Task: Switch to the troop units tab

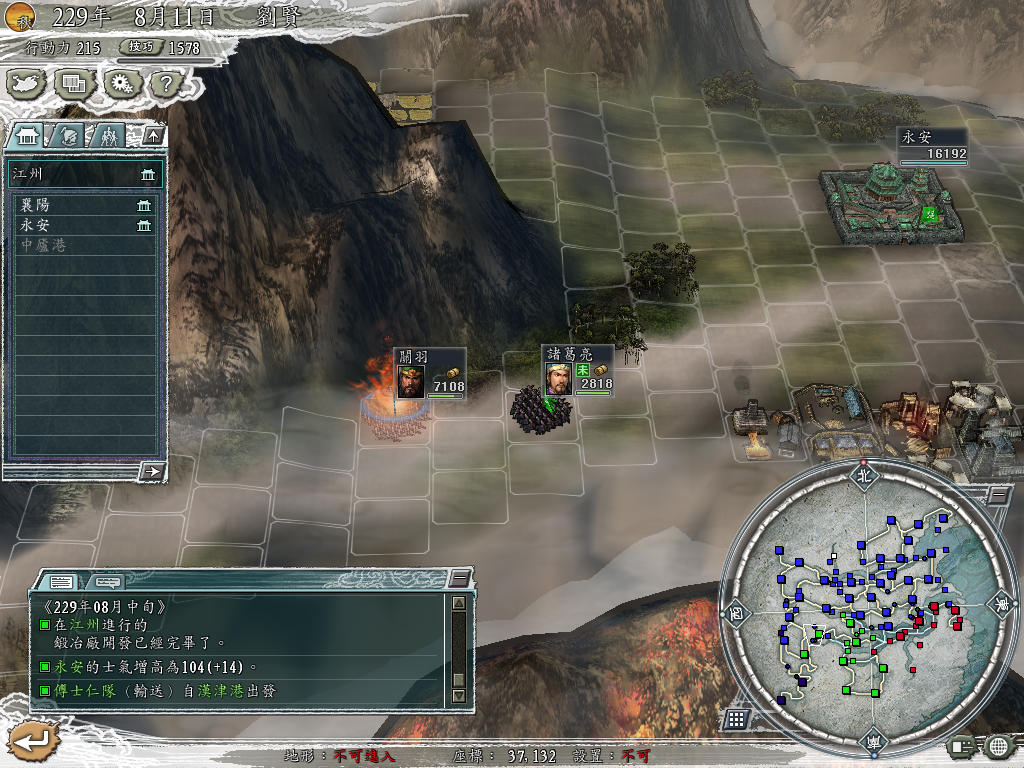Action: point(109,135)
